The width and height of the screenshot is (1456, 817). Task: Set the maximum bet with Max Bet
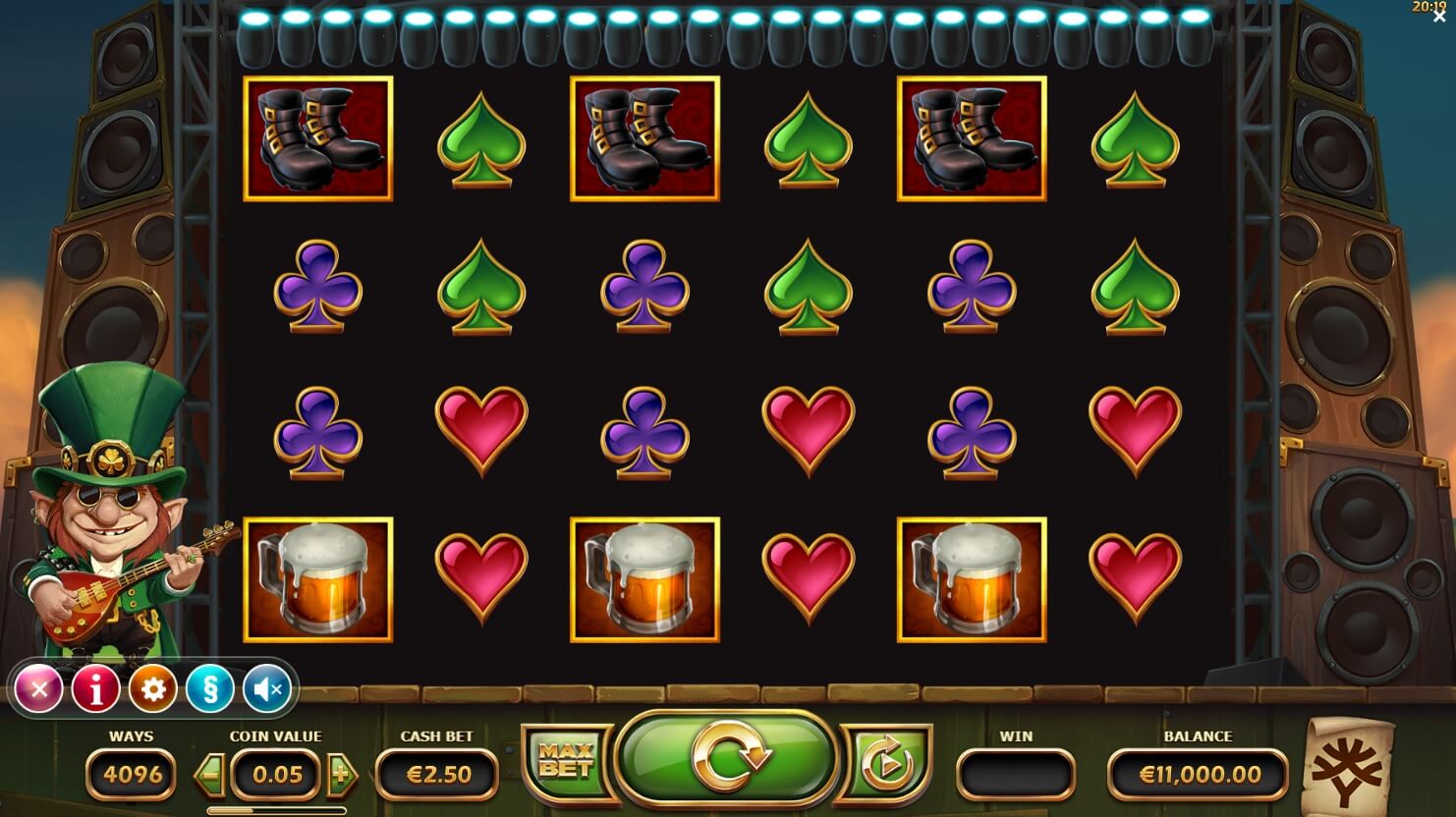click(x=566, y=760)
